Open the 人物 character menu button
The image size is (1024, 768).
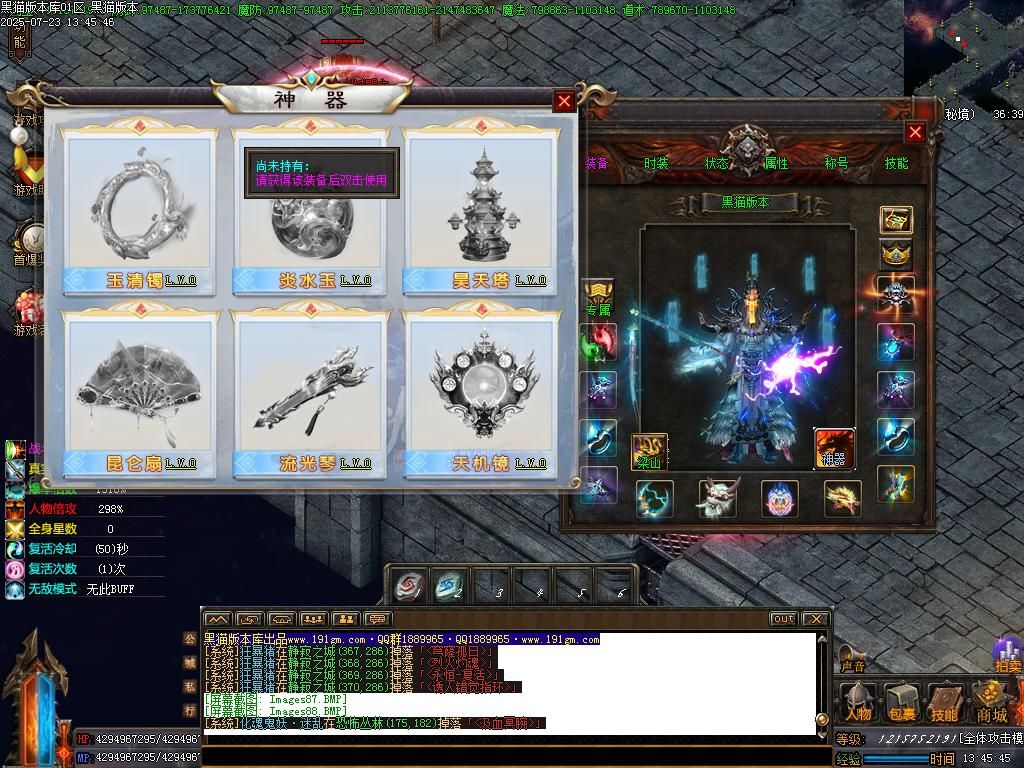[x=858, y=703]
